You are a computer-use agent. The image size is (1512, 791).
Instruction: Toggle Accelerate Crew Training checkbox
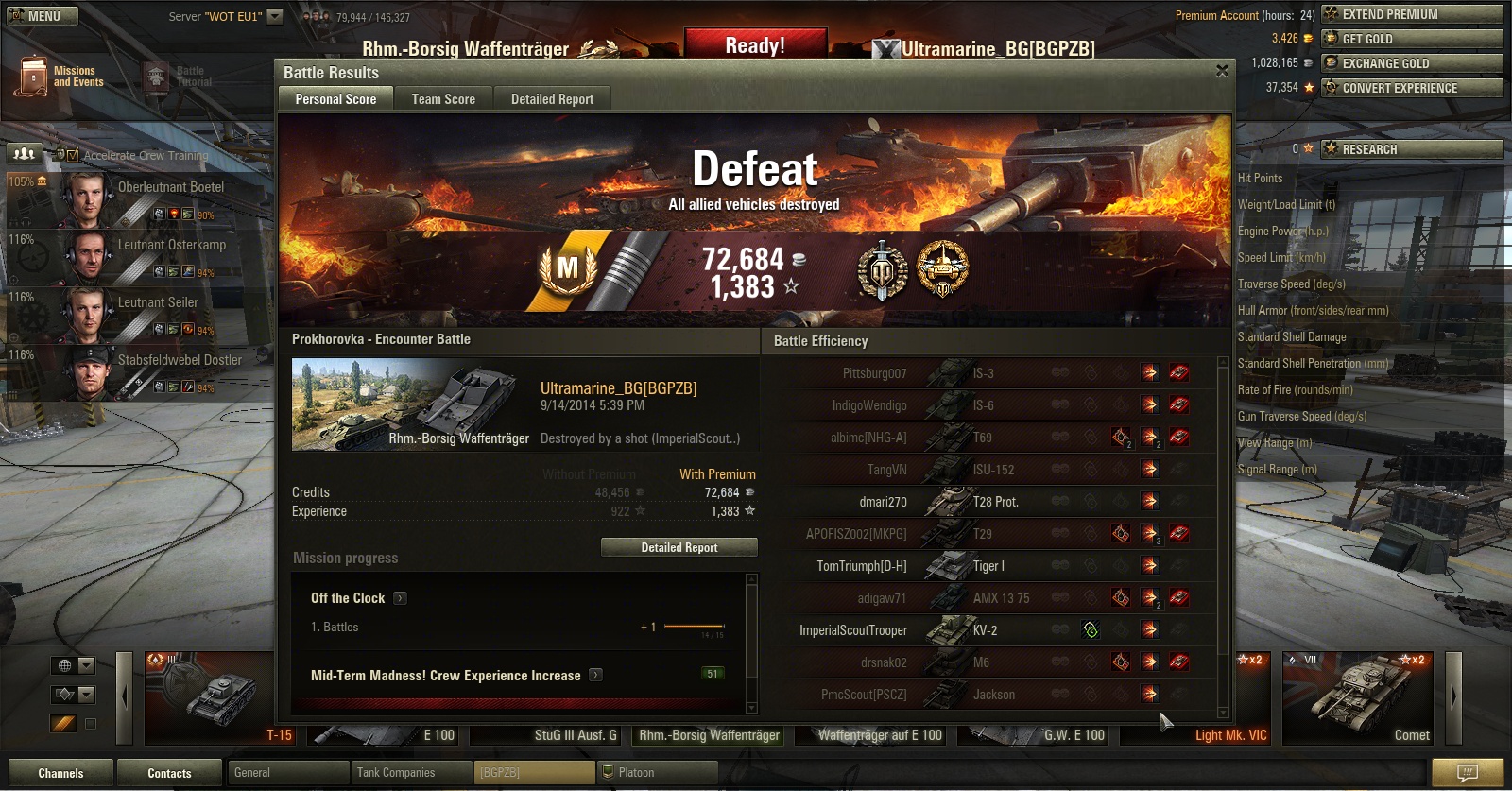[73, 155]
